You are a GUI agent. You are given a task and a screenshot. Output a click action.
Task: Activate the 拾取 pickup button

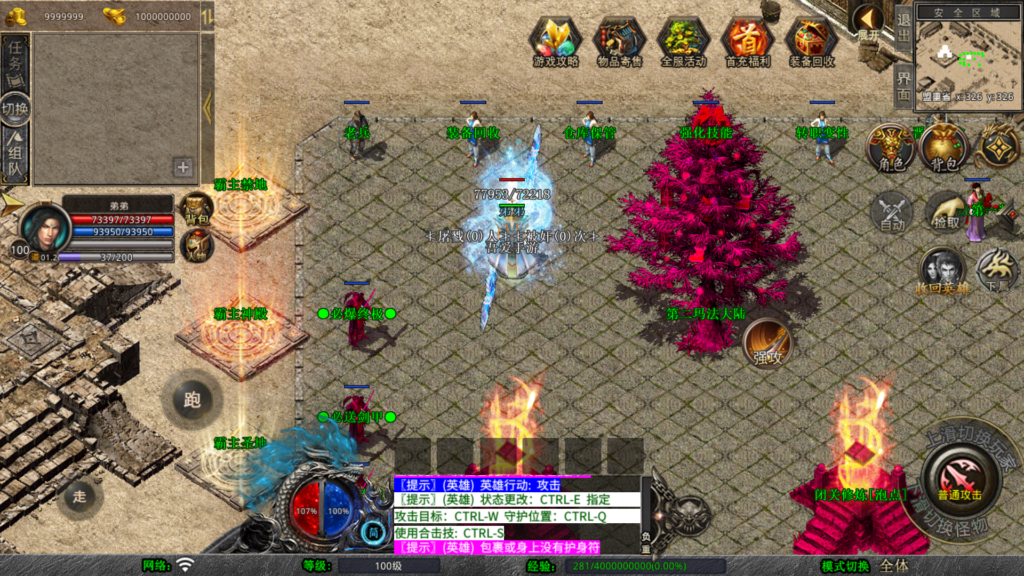tap(943, 211)
